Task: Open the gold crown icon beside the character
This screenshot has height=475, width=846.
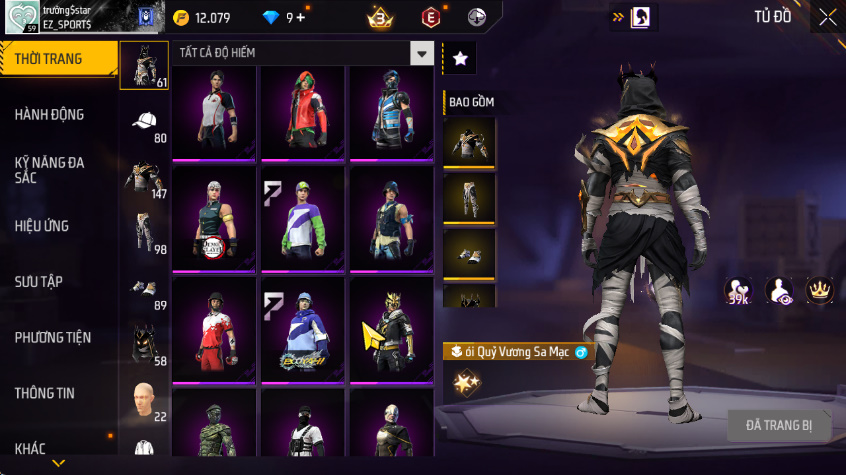Action: 820,290
